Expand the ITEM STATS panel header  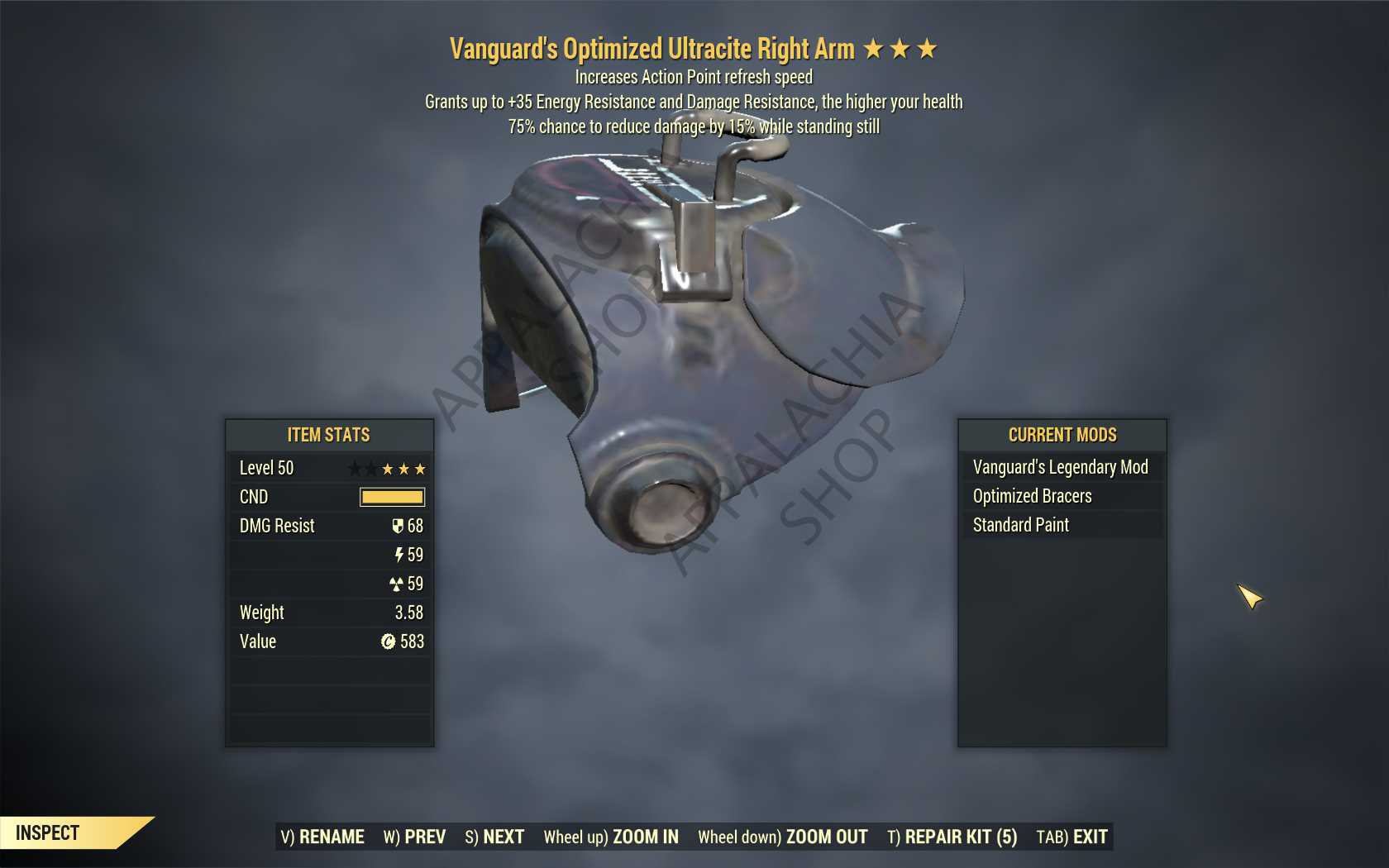[x=328, y=435]
